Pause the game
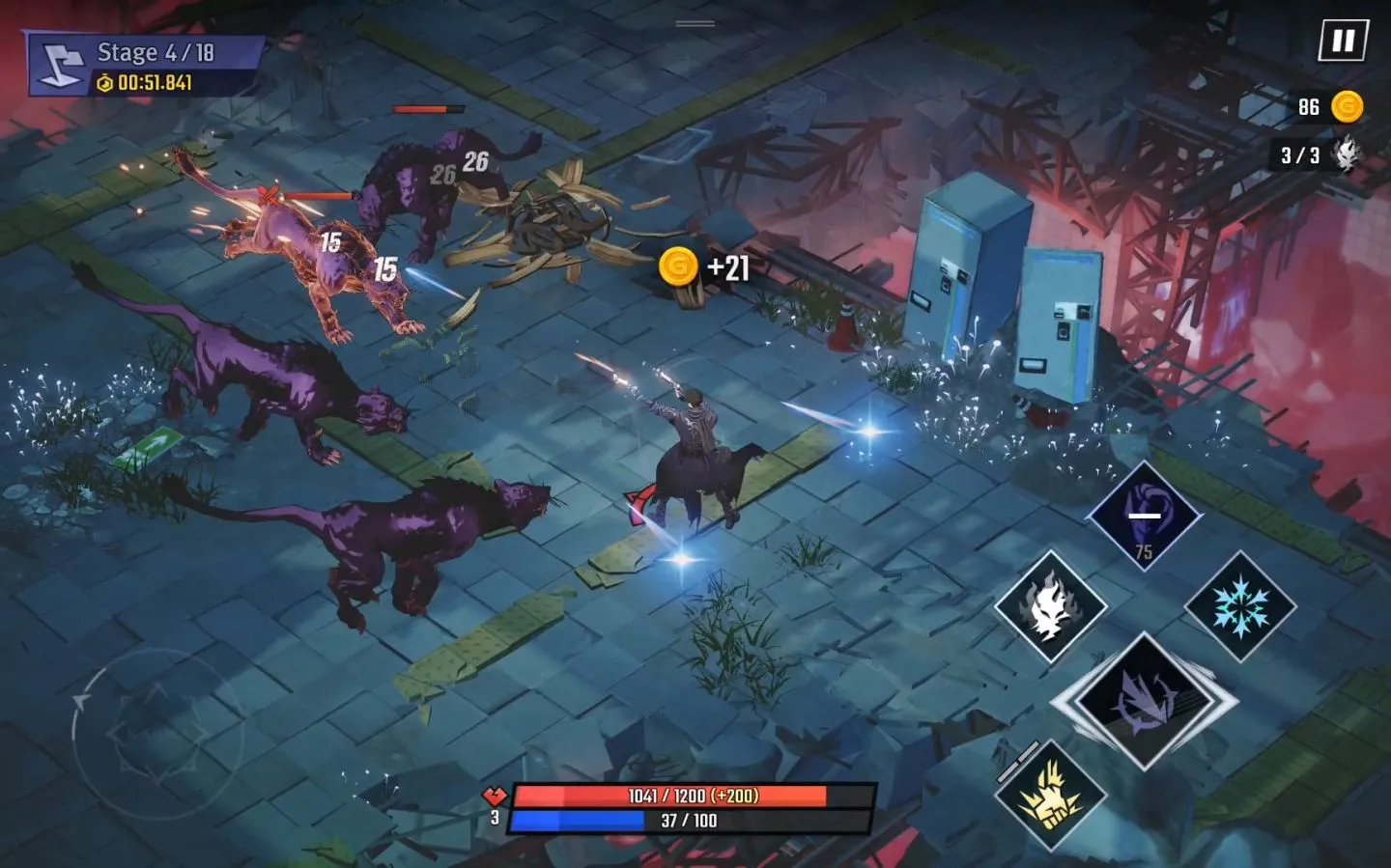The image size is (1391, 868). 1343,42
